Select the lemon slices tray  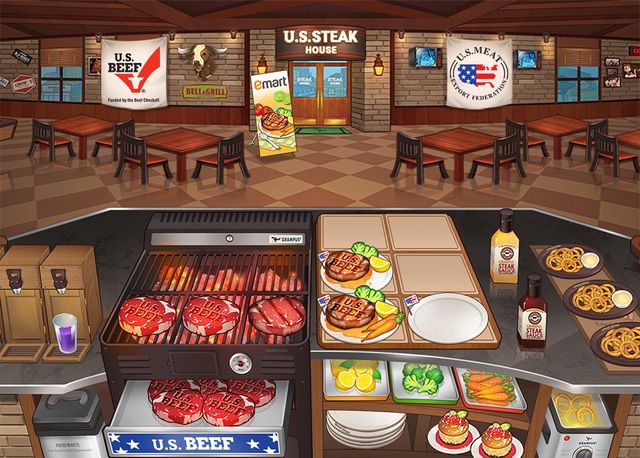pos(355,381)
